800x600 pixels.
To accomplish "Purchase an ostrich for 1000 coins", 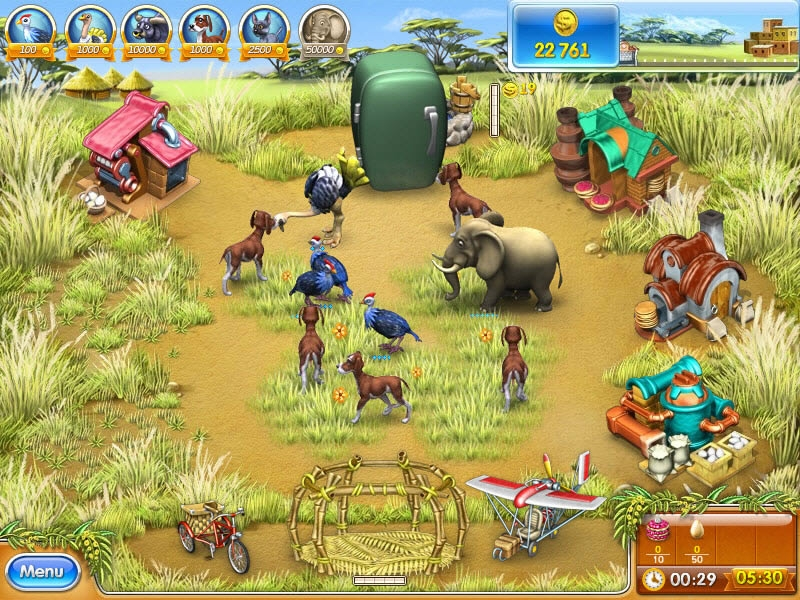I will tap(88, 28).
